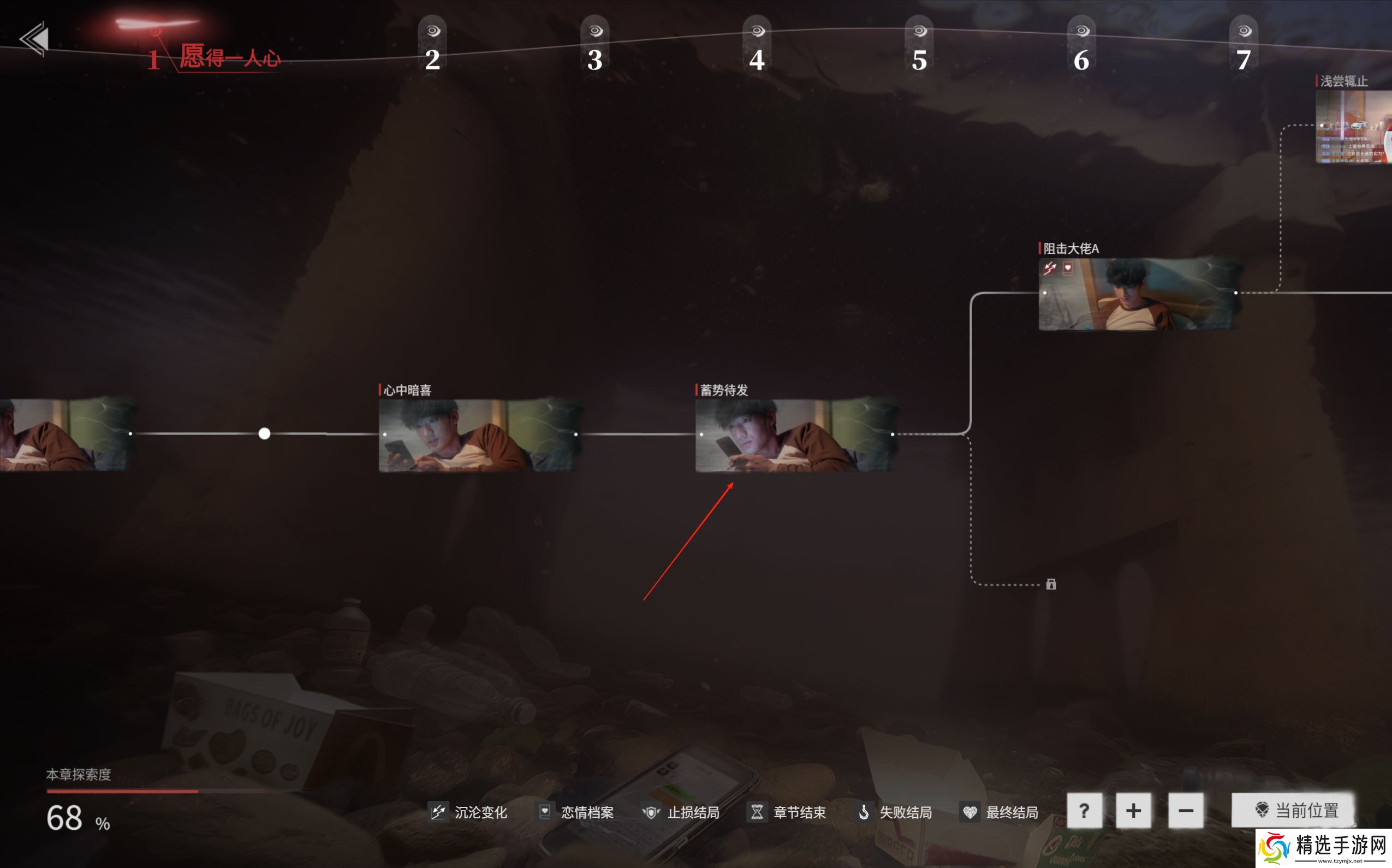Viewport: 1392px width, 868px height.
Task: Open the question mark help button
Action: point(1084,811)
